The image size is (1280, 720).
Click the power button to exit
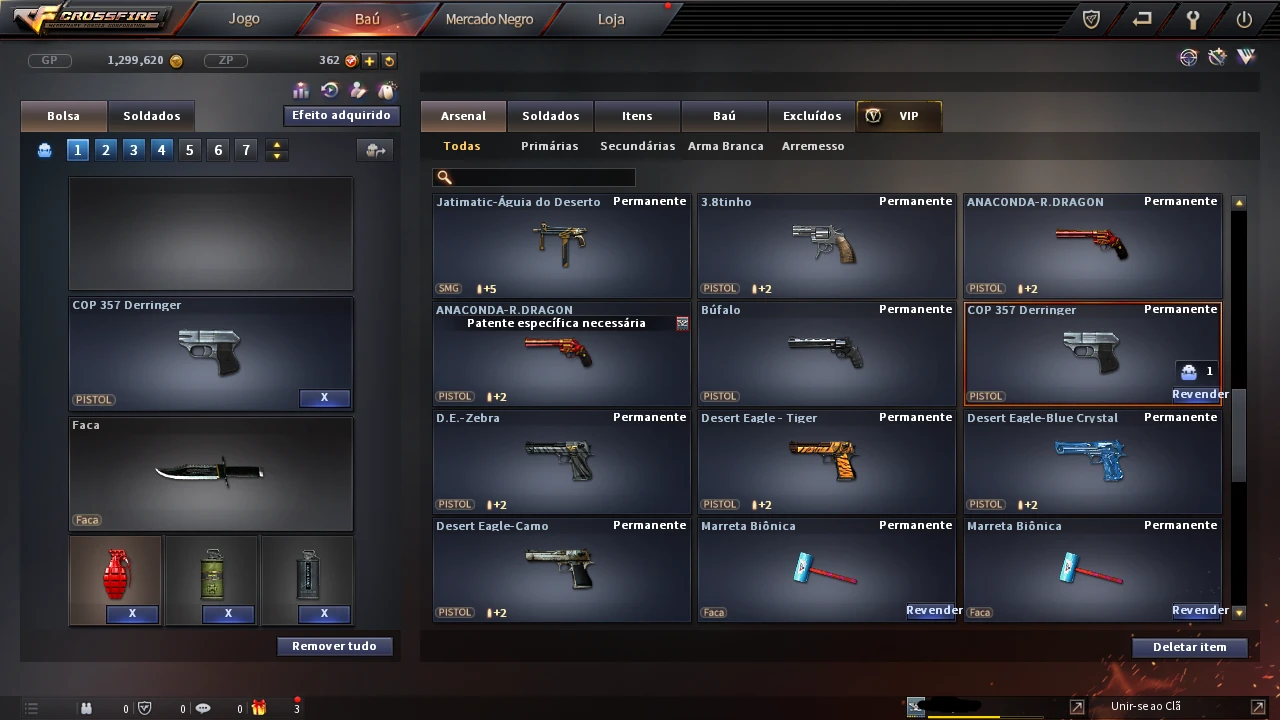[x=1244, y=19]
